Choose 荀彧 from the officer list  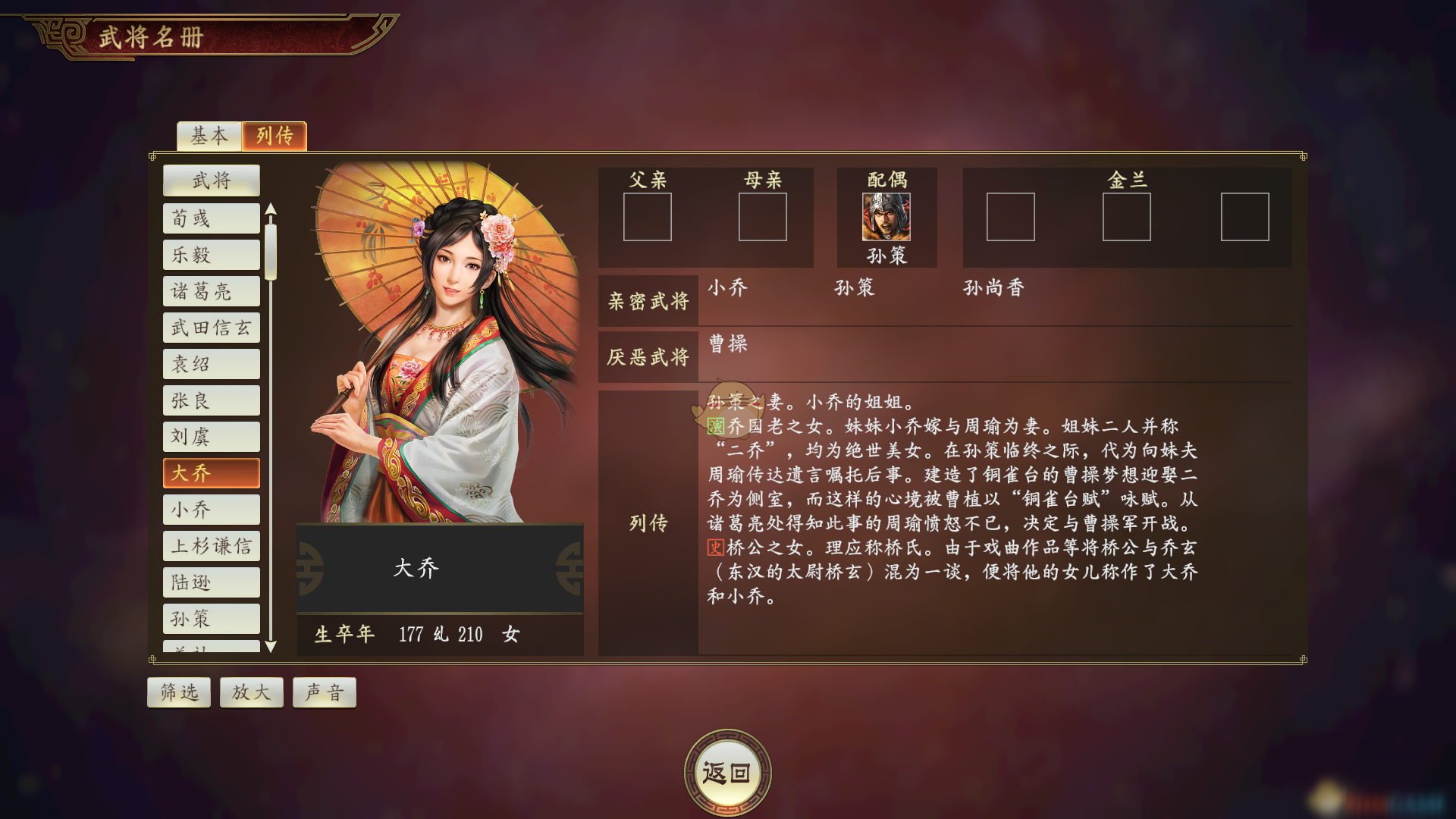click(211, 218)
